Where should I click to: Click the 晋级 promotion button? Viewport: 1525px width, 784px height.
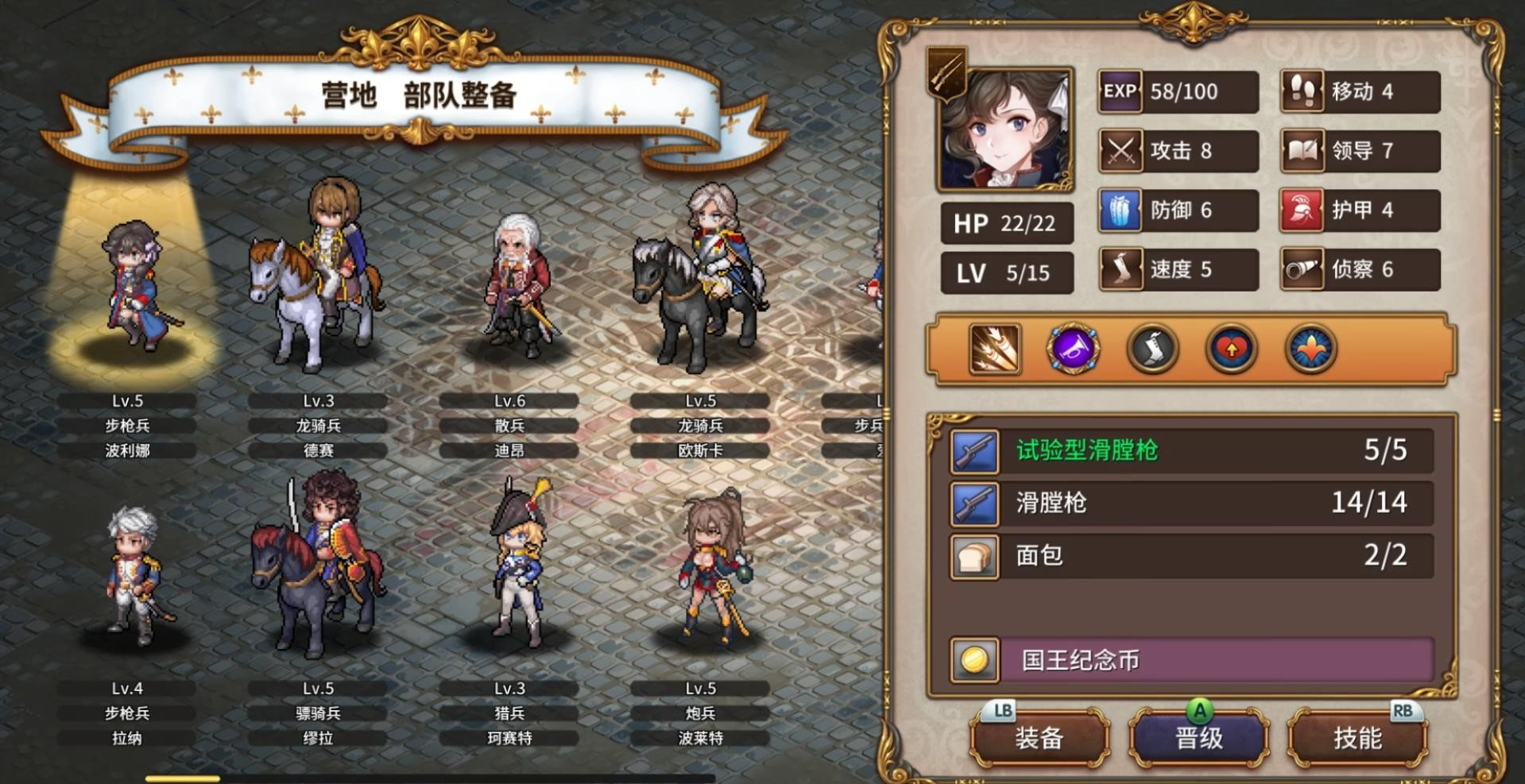1198,738
